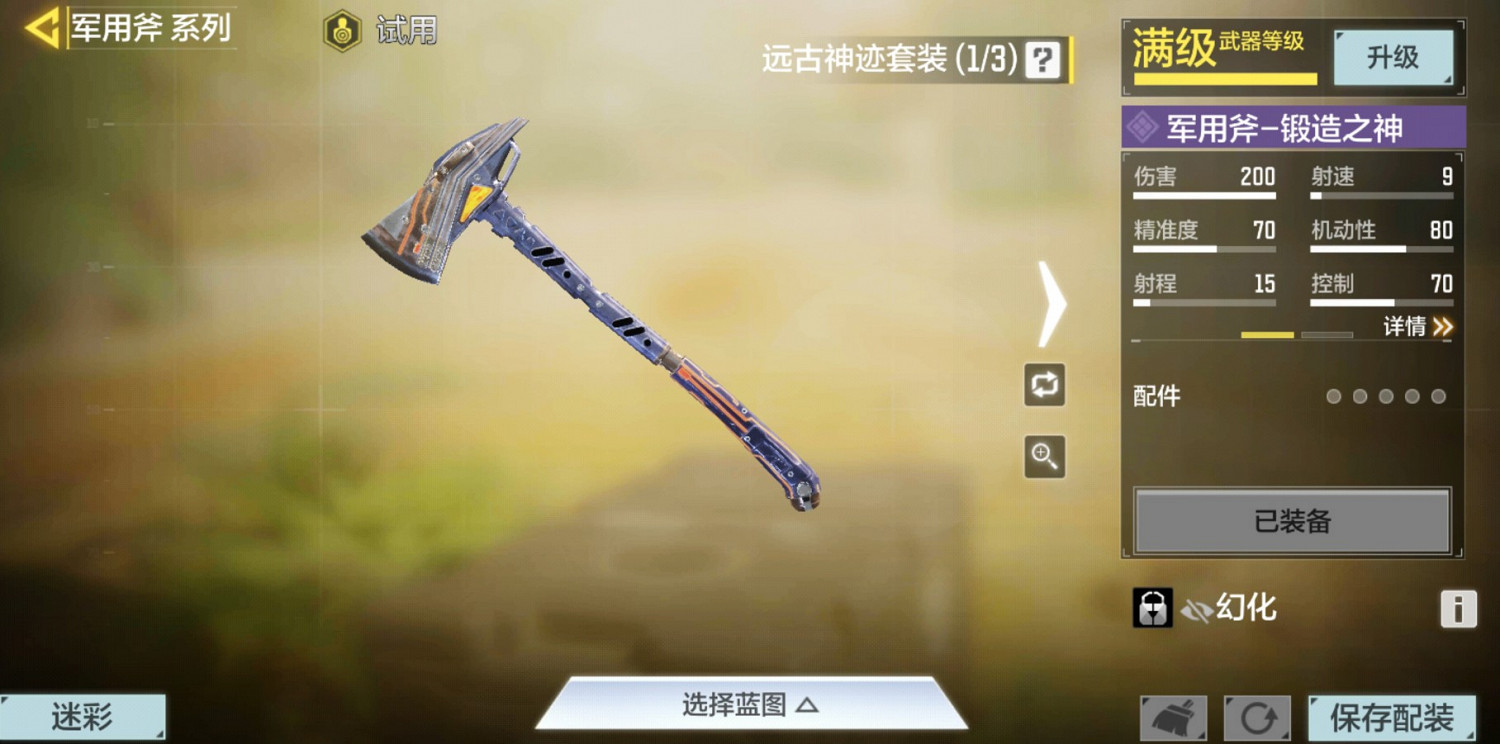This screenshot has height=744, width=1500.
Task: Open 详情 details with double chevron
Action: click(x=1418, y=327)
